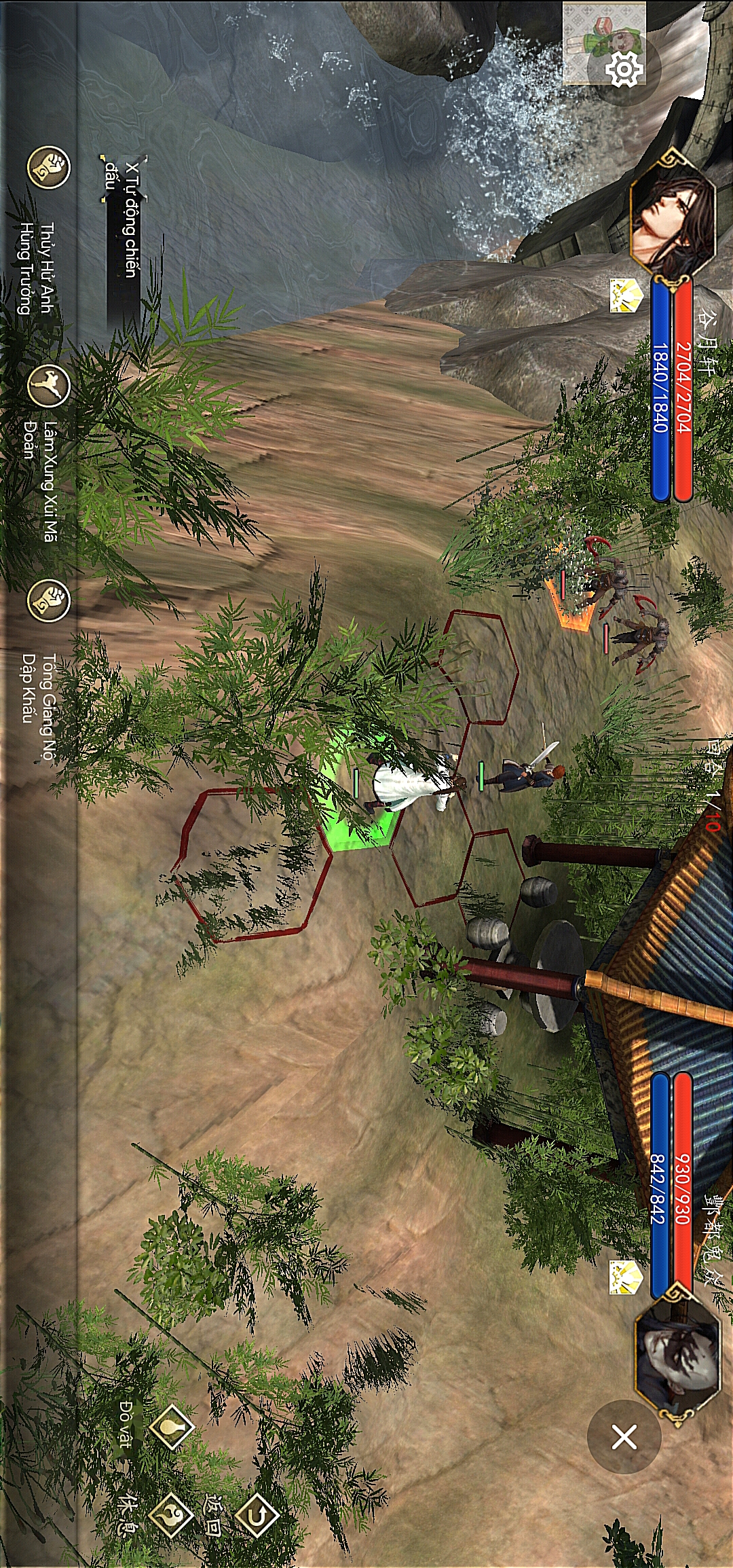Check the status icon beside the player's bars
The image size is (733, 1568).
click(x=625, y=296)
